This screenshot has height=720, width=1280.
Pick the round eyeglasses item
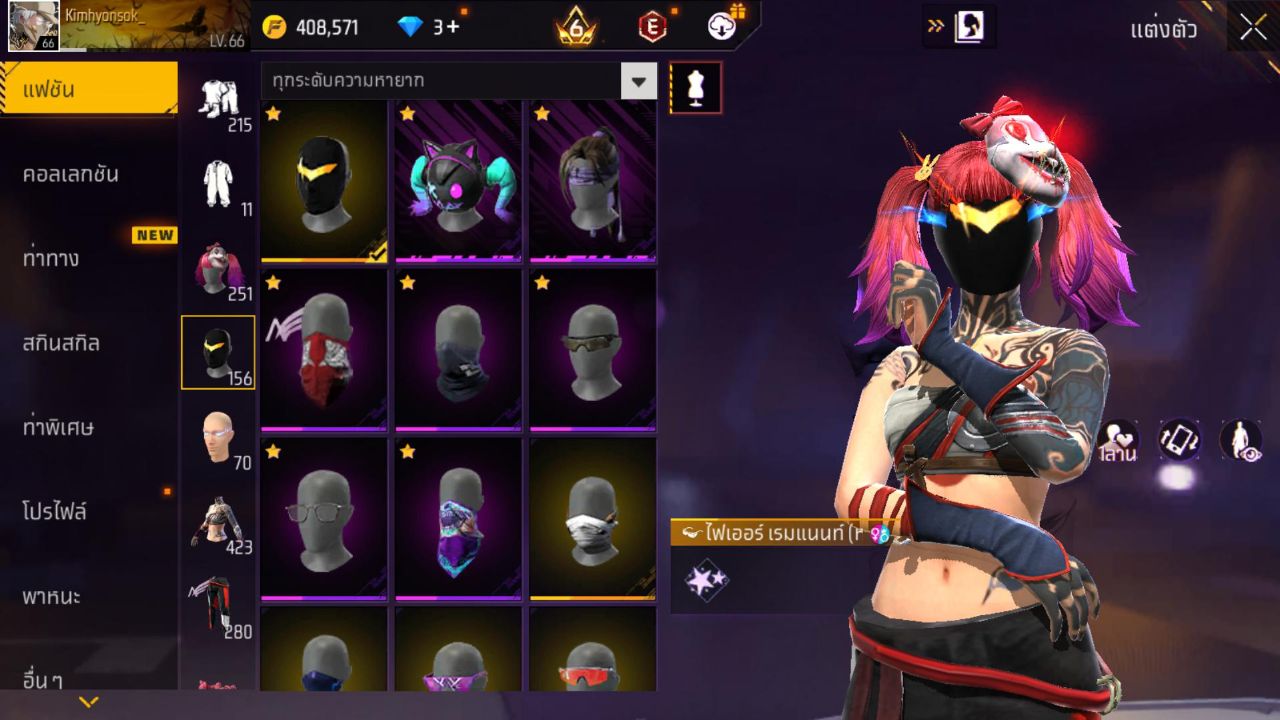click(324, 519)
